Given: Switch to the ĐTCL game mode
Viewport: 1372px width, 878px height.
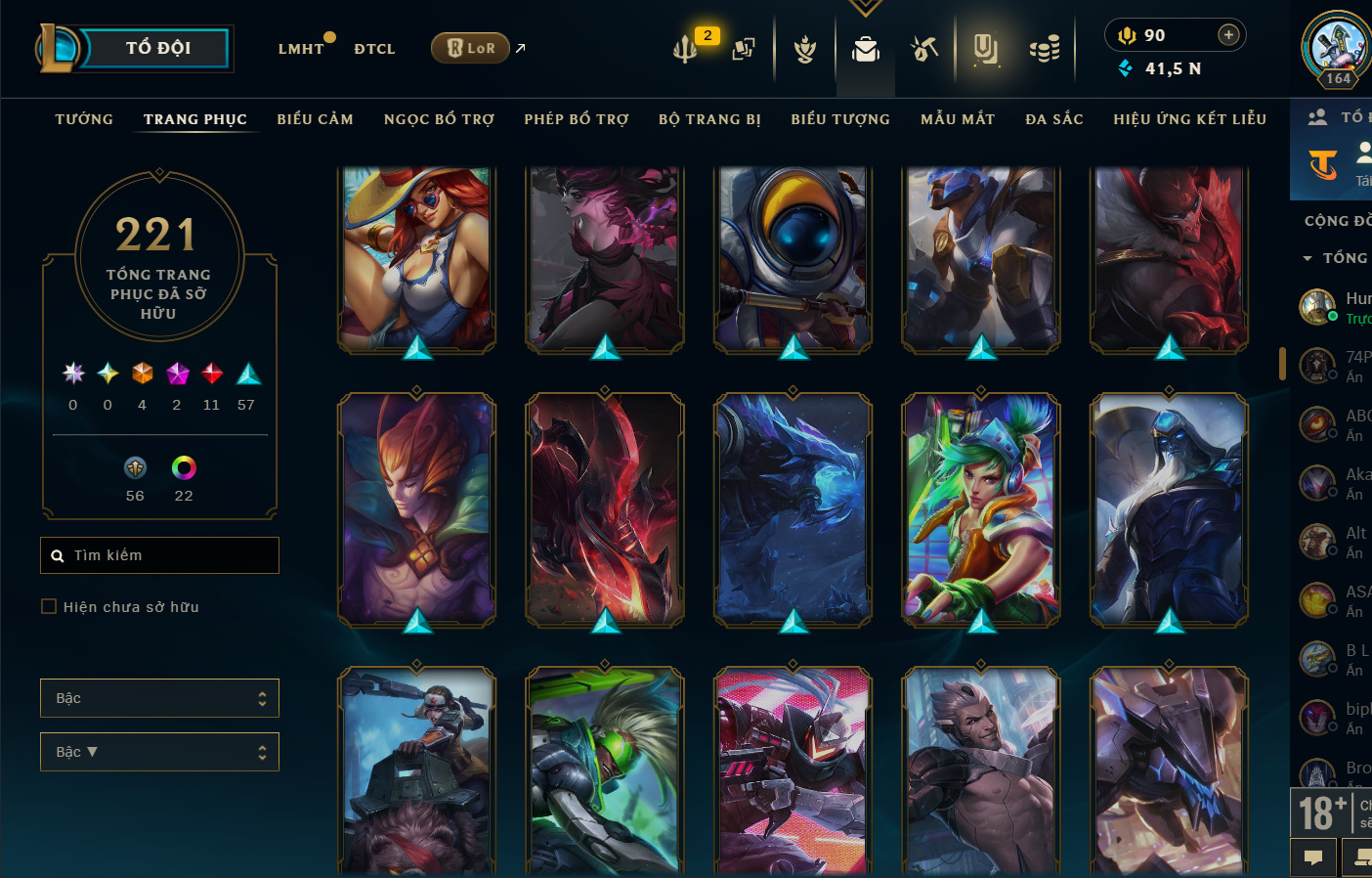Looking at the screenshot, I should [374, 49].
